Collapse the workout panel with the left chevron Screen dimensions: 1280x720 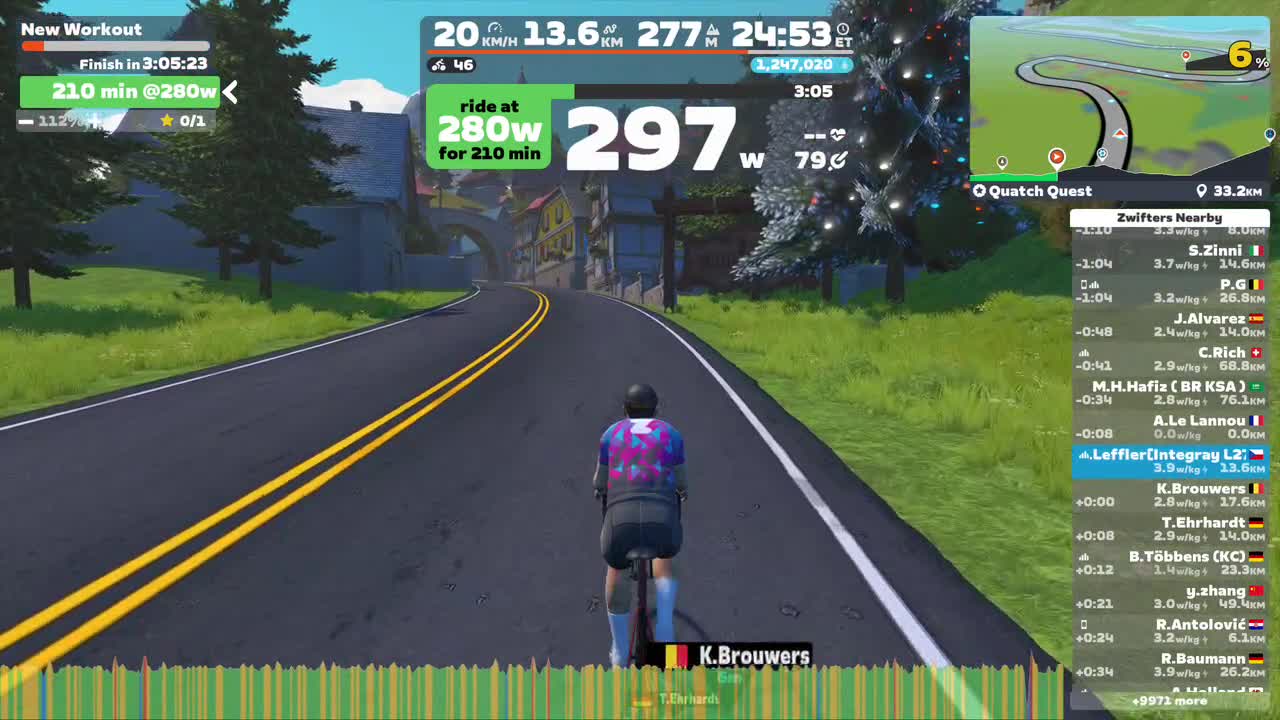pos(230,92)
